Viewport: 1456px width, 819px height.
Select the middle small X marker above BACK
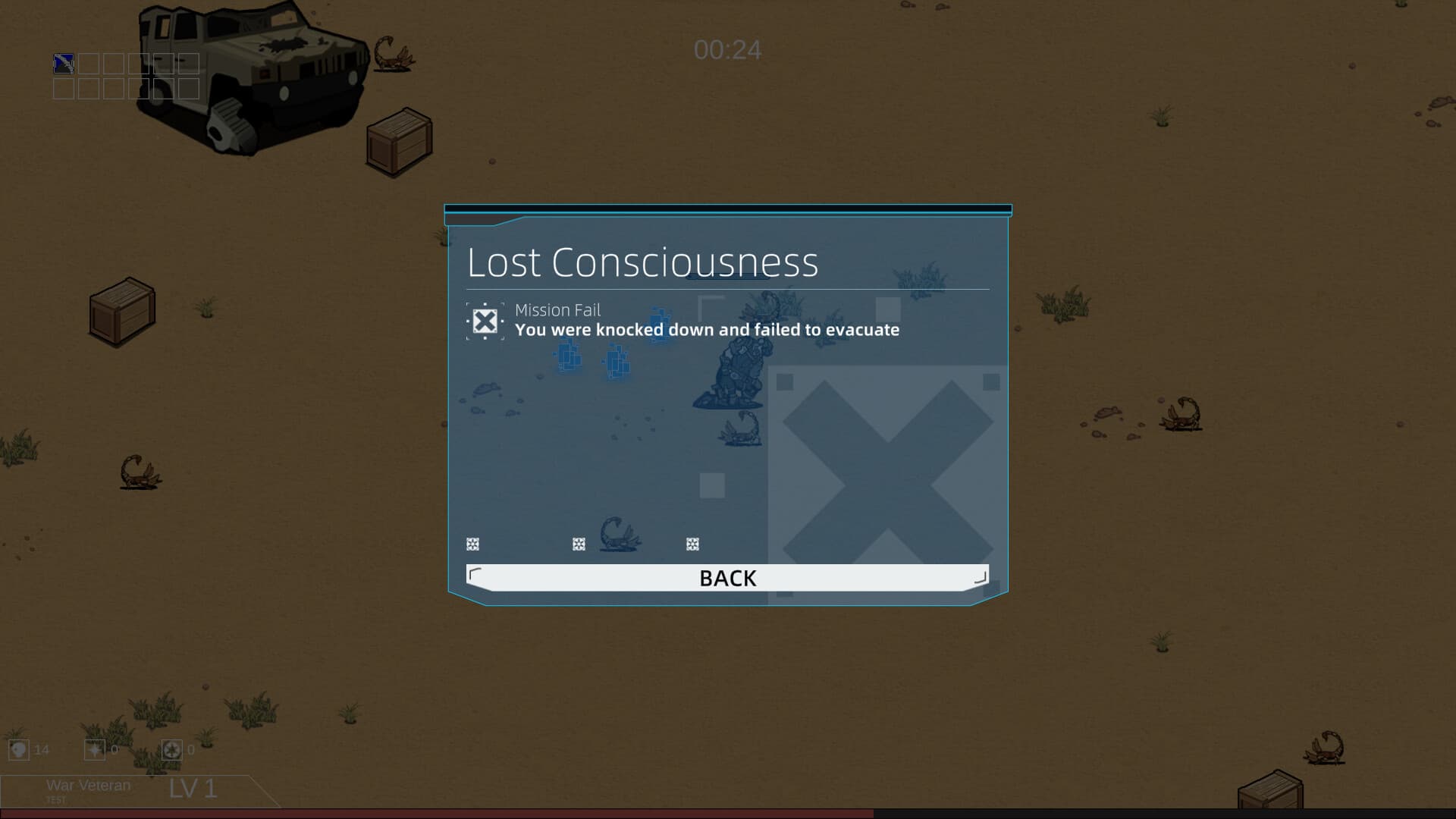point(579,544)
